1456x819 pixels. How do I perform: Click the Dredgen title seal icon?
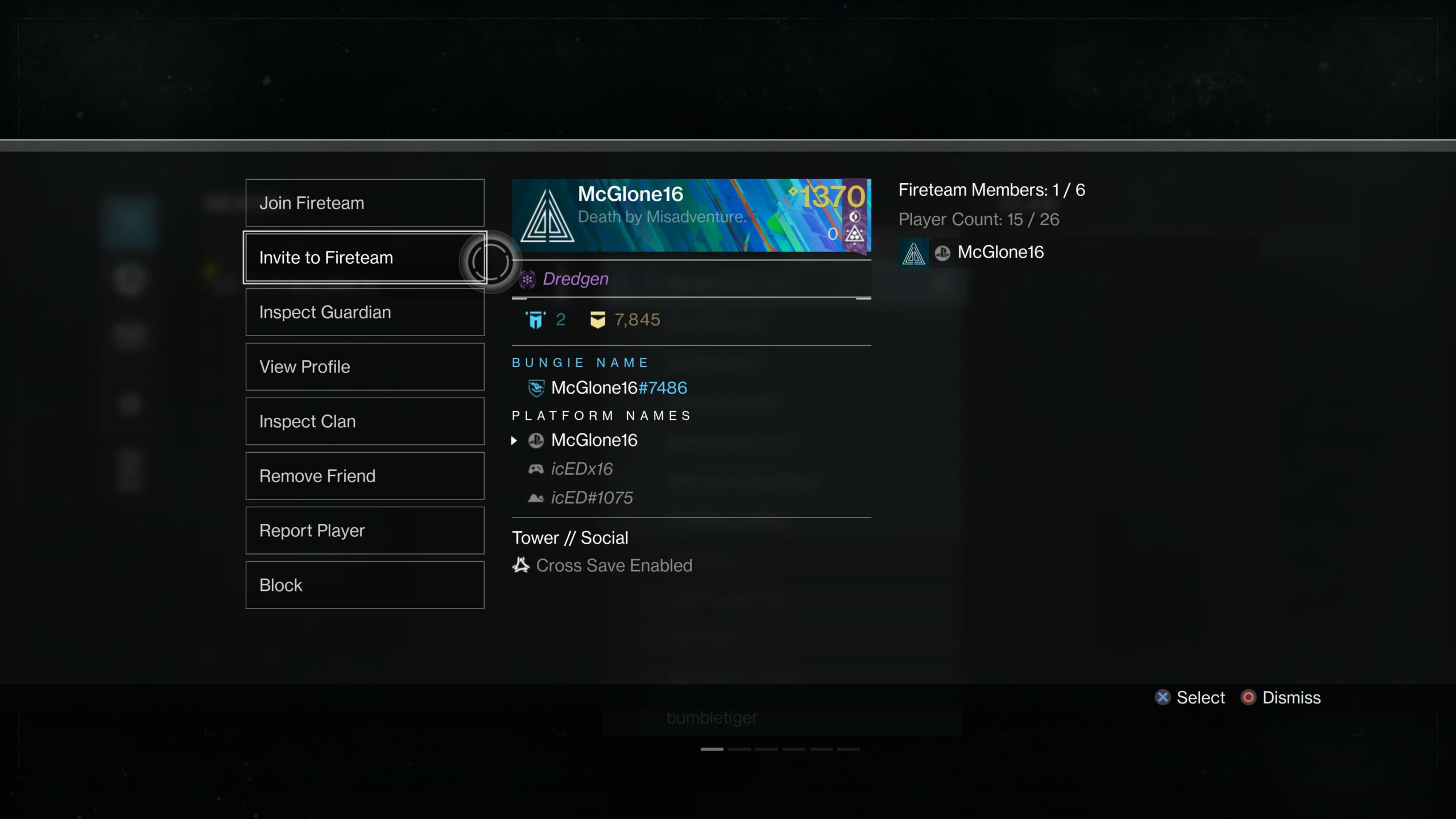[528, 279]
